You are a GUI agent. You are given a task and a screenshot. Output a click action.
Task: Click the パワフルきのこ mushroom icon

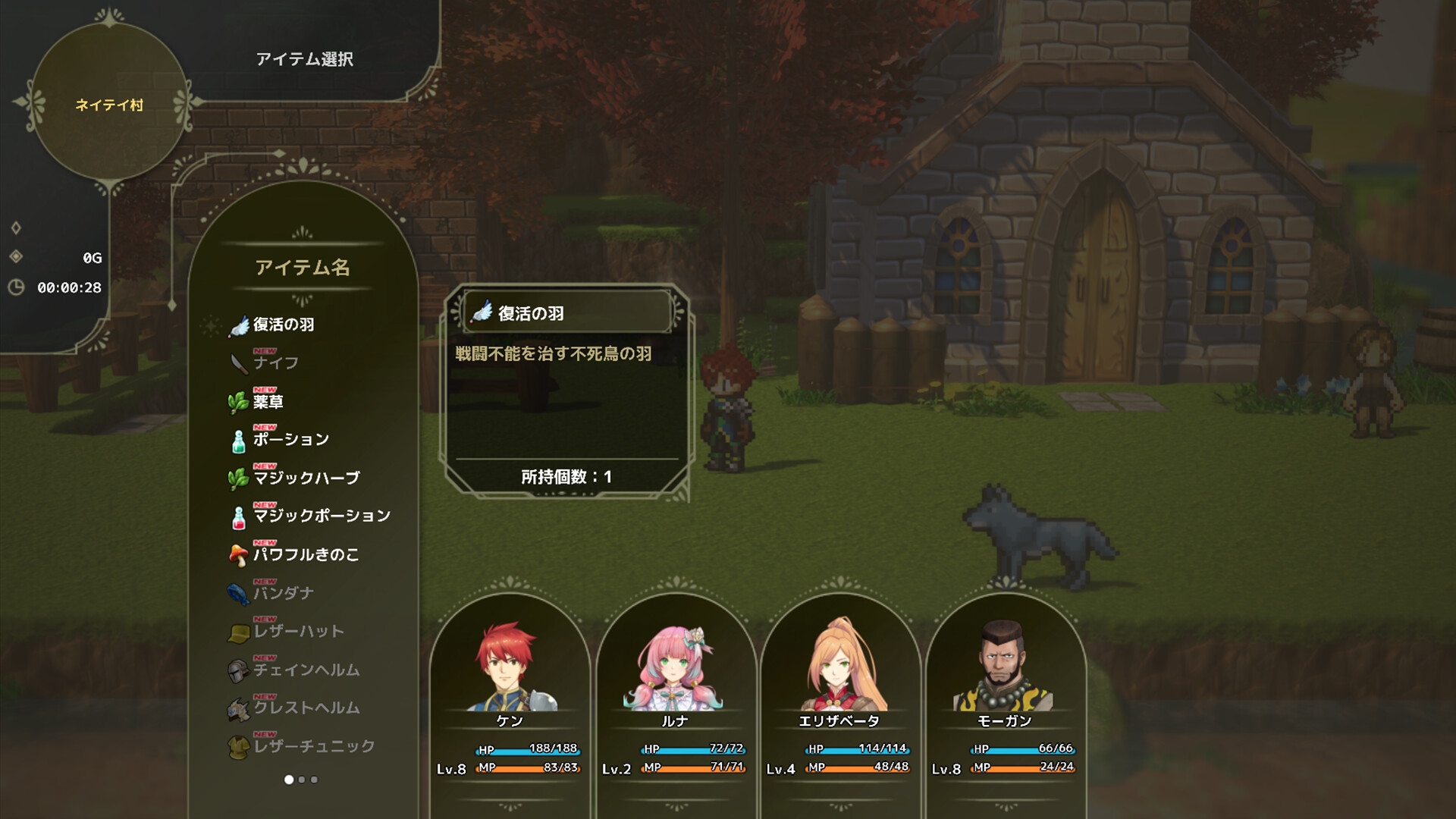coord(239,554)
